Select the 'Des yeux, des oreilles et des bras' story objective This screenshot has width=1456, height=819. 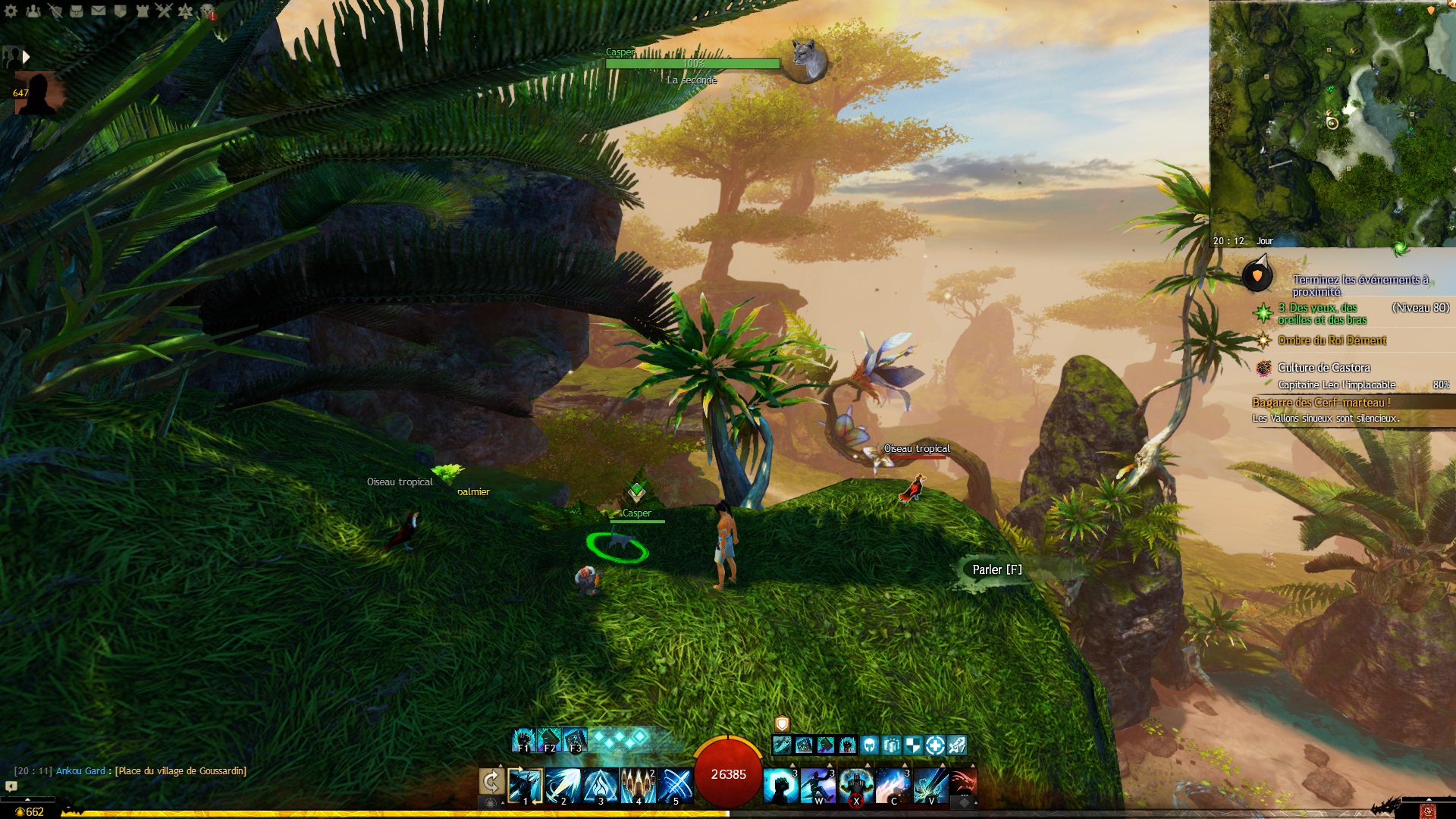point(1323,313)
